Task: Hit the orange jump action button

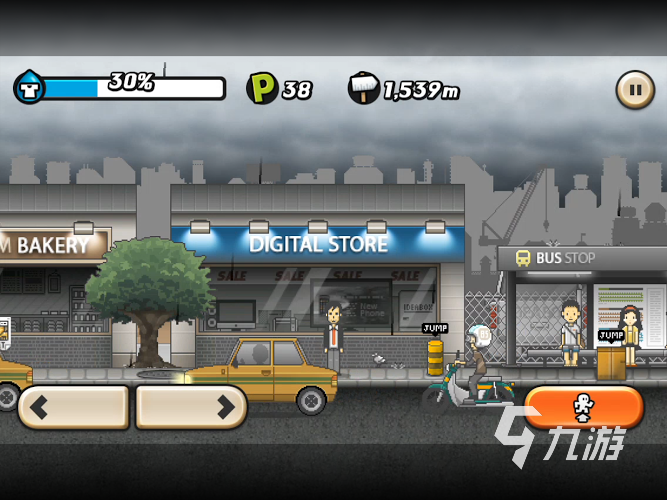Action: coord(583,408)
